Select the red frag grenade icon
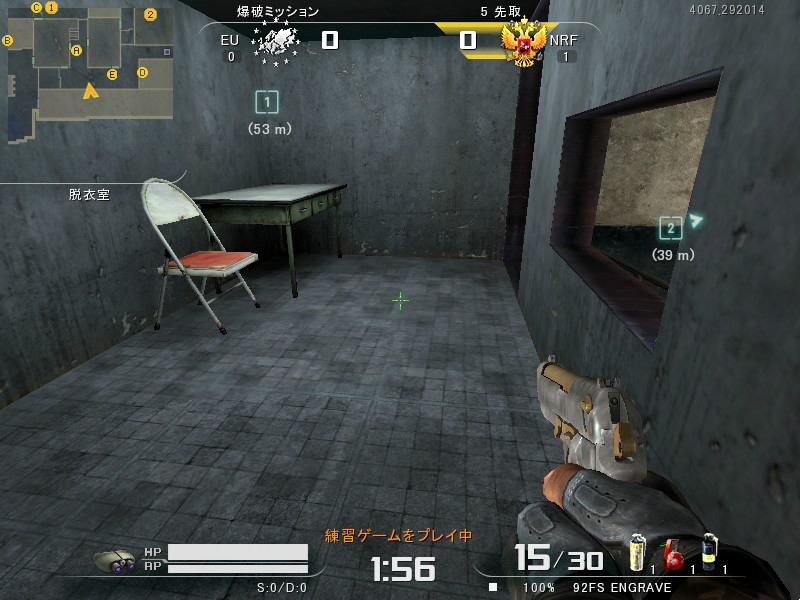800x600 pixels. [675, 555]
